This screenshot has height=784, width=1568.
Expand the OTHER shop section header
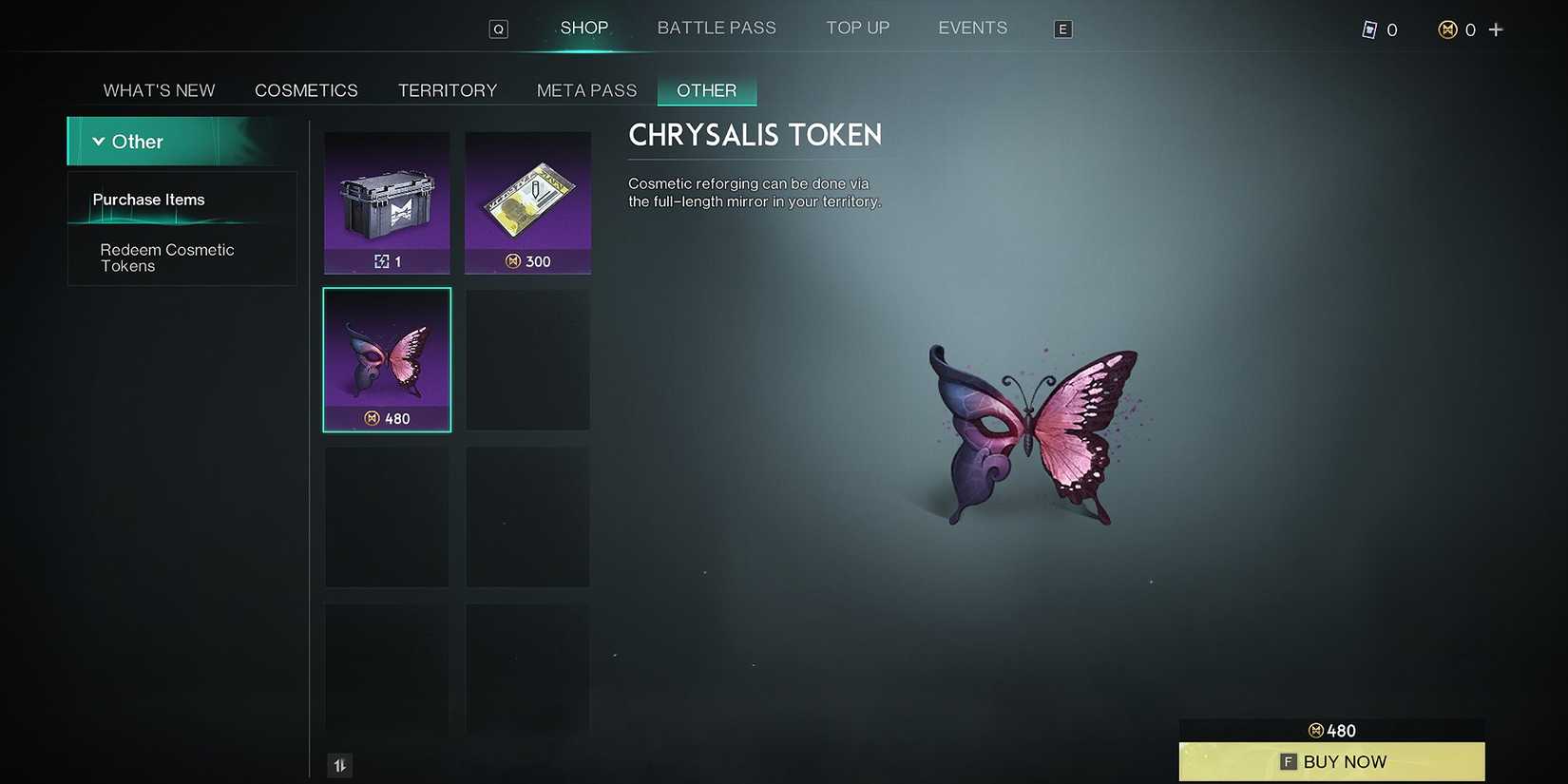pyautogui.click(x=706, y=89)
